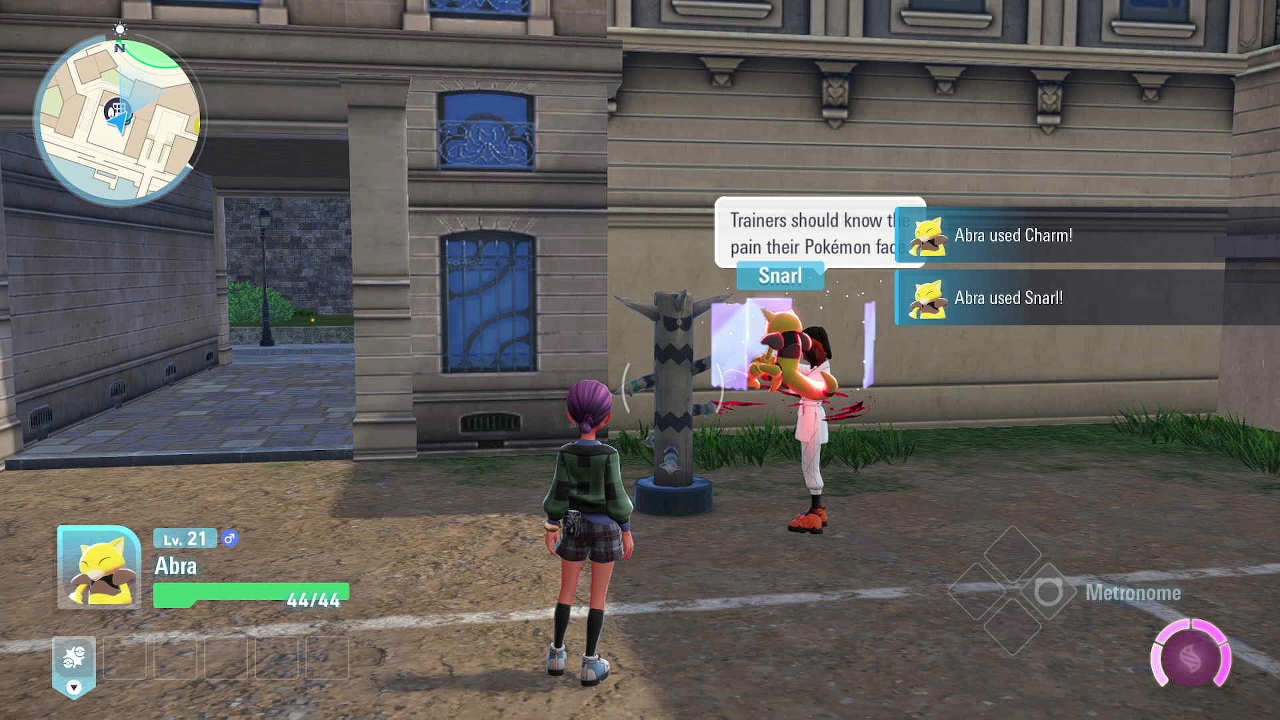Click the Abra name label

click(x=175, y=566)
